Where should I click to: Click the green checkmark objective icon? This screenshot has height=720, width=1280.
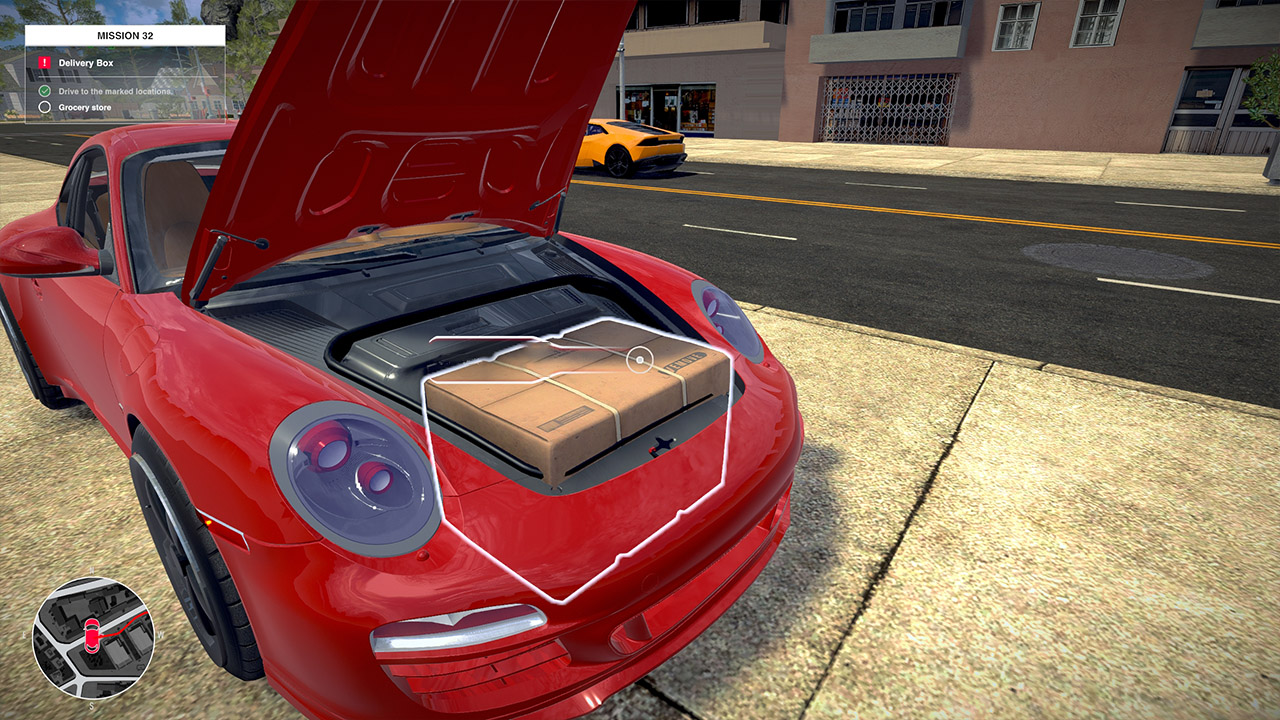[x=45, y=90]
